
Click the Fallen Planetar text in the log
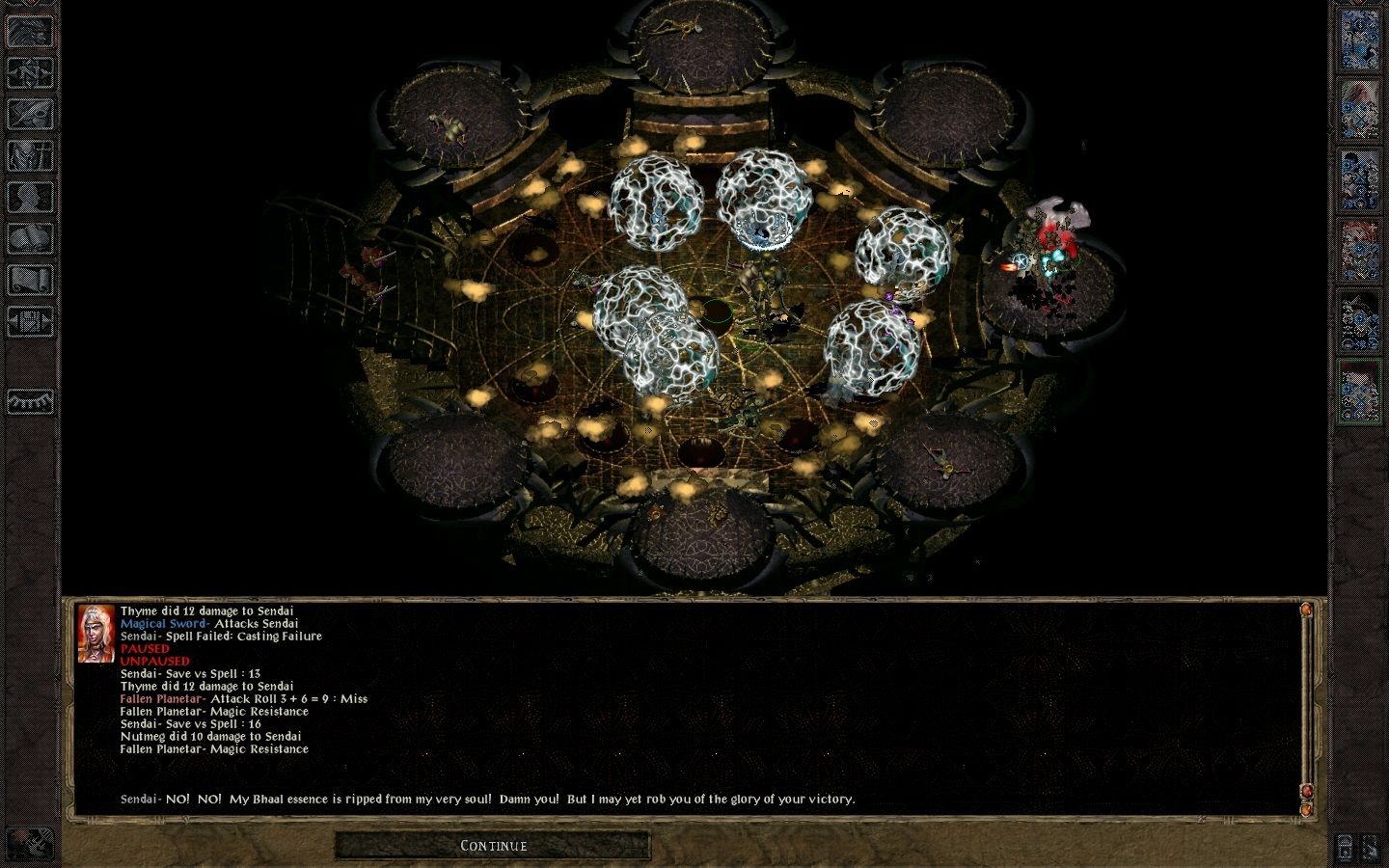(162, 698)
